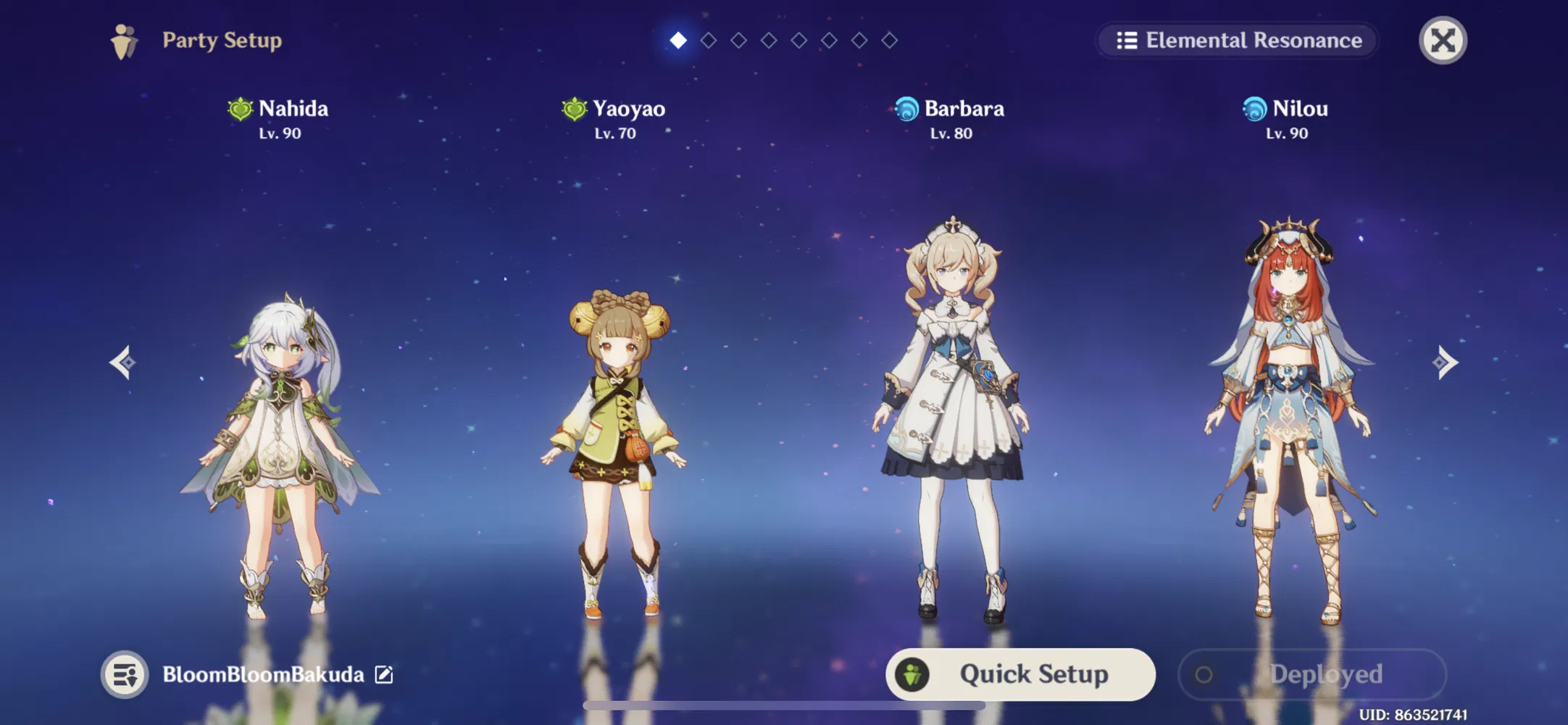Screen dimensions: 1568x725
Task: Select the second diamond page indicator
Action: [707, 41]
